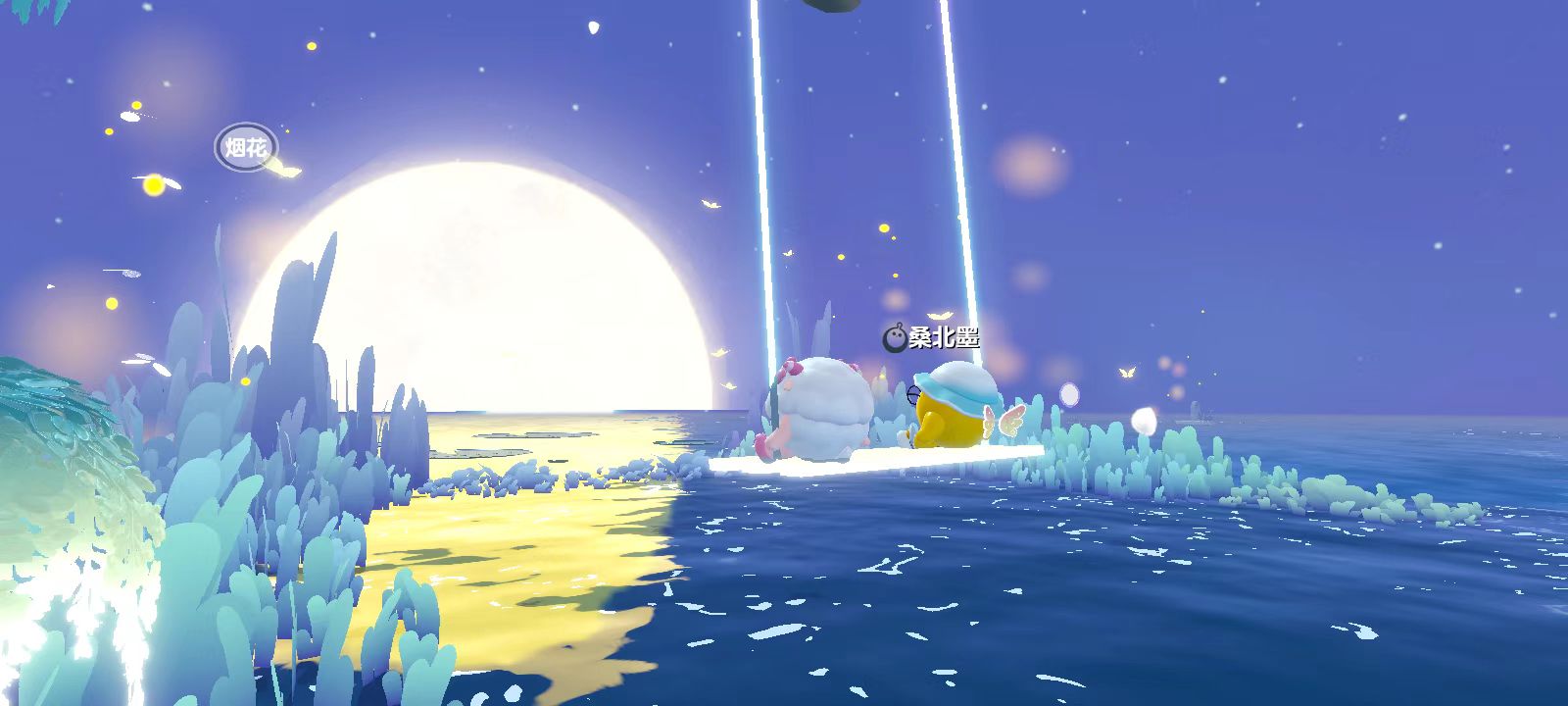The height and width of the screenshot is (706, 1568).
Task: Tap the 烟花 fireworks bubble button
Action: 246,149
